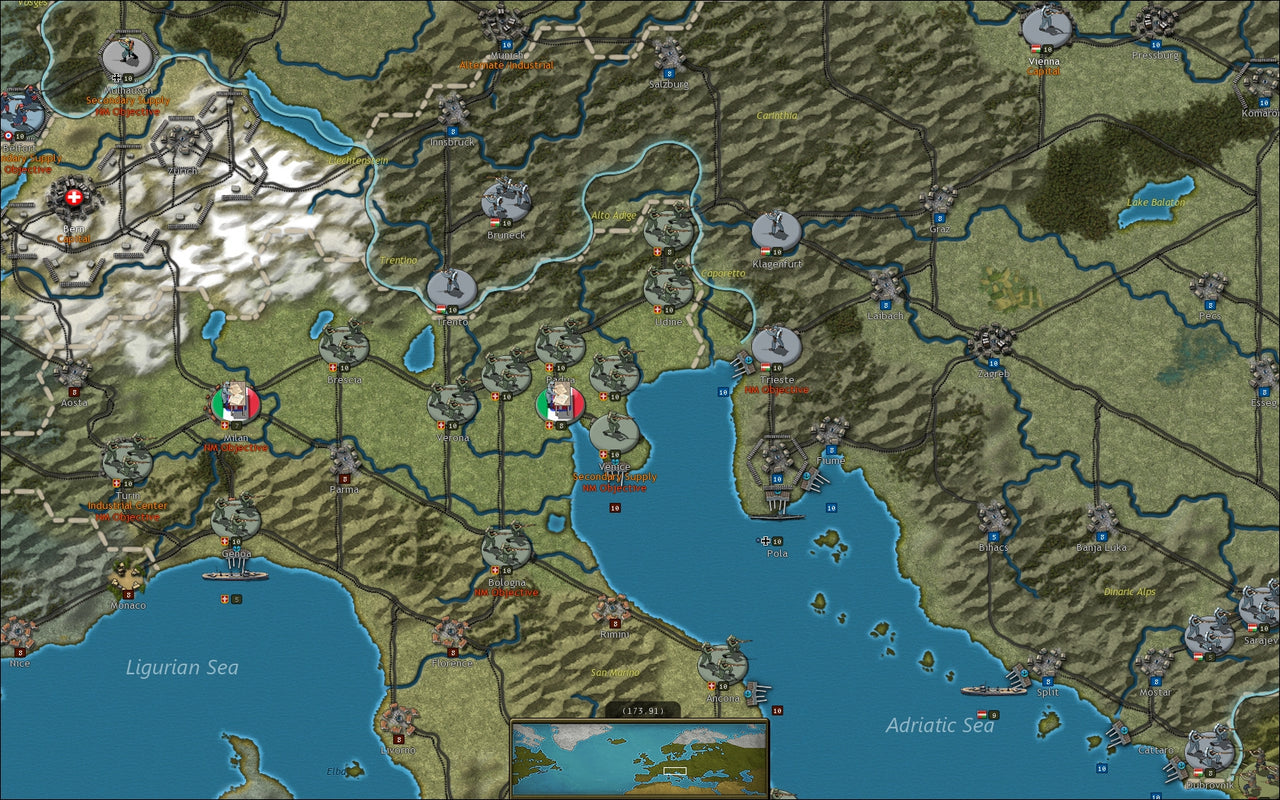Click the Italian flag HQ marker near Padua
Viewport: 1280px width, 800px height.
pos(558,403)
